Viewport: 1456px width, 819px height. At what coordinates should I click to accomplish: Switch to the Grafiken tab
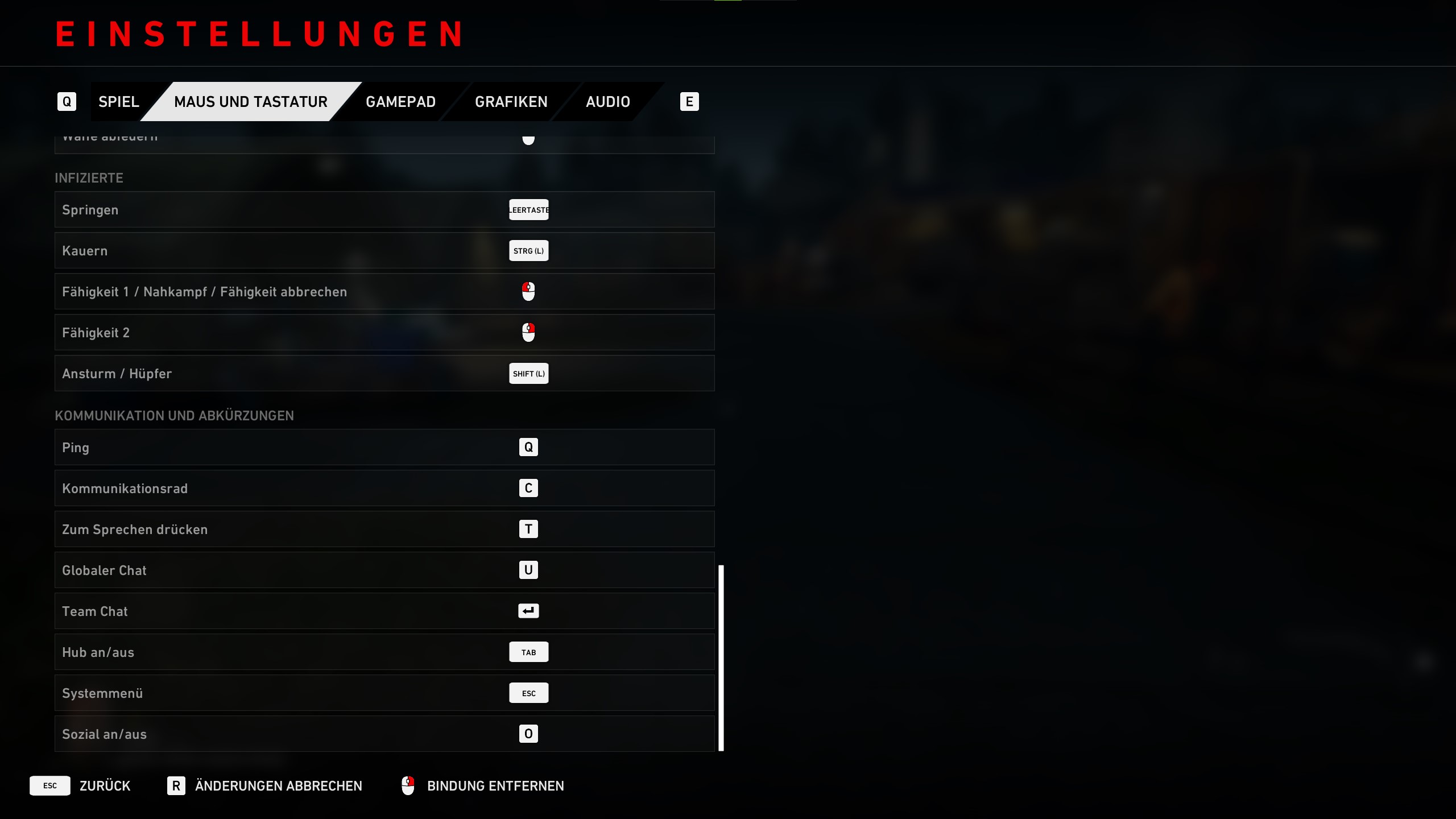[x=511, y=102]
